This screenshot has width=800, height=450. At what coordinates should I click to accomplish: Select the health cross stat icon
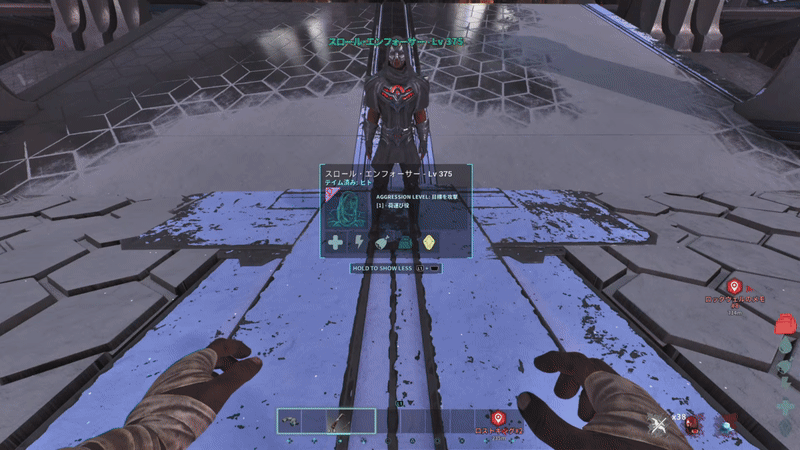point(335,242)
